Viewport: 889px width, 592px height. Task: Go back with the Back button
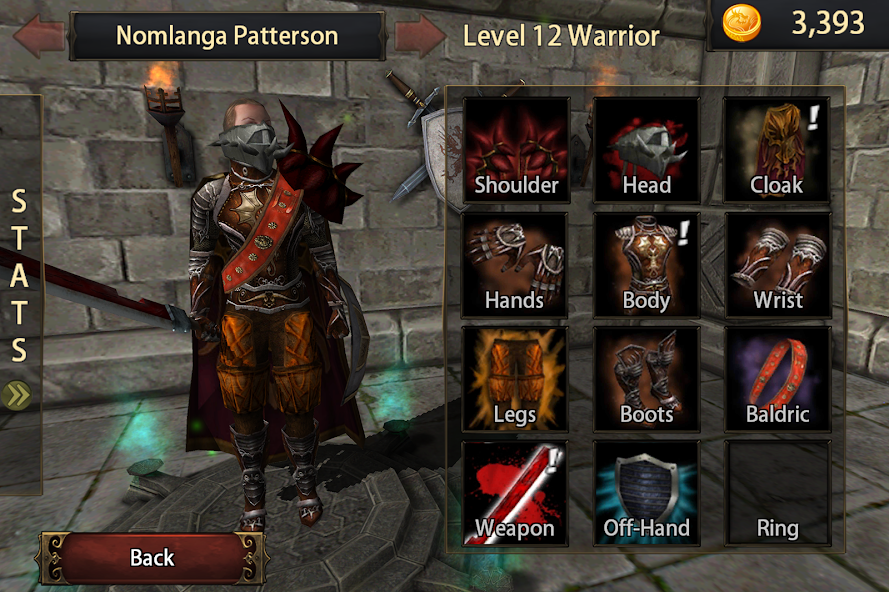[152, 558]
